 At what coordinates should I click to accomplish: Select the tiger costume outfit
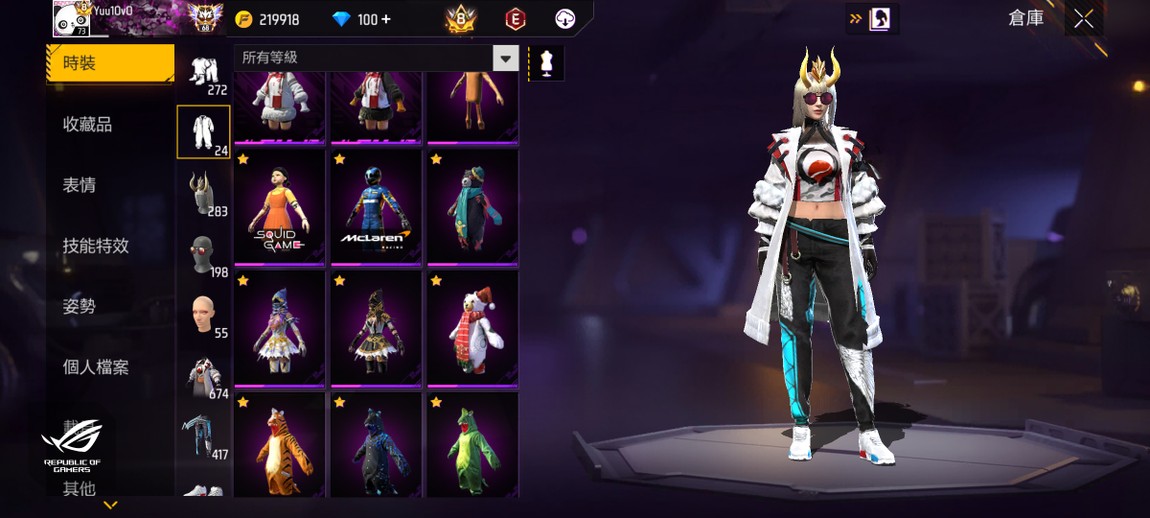279,445
